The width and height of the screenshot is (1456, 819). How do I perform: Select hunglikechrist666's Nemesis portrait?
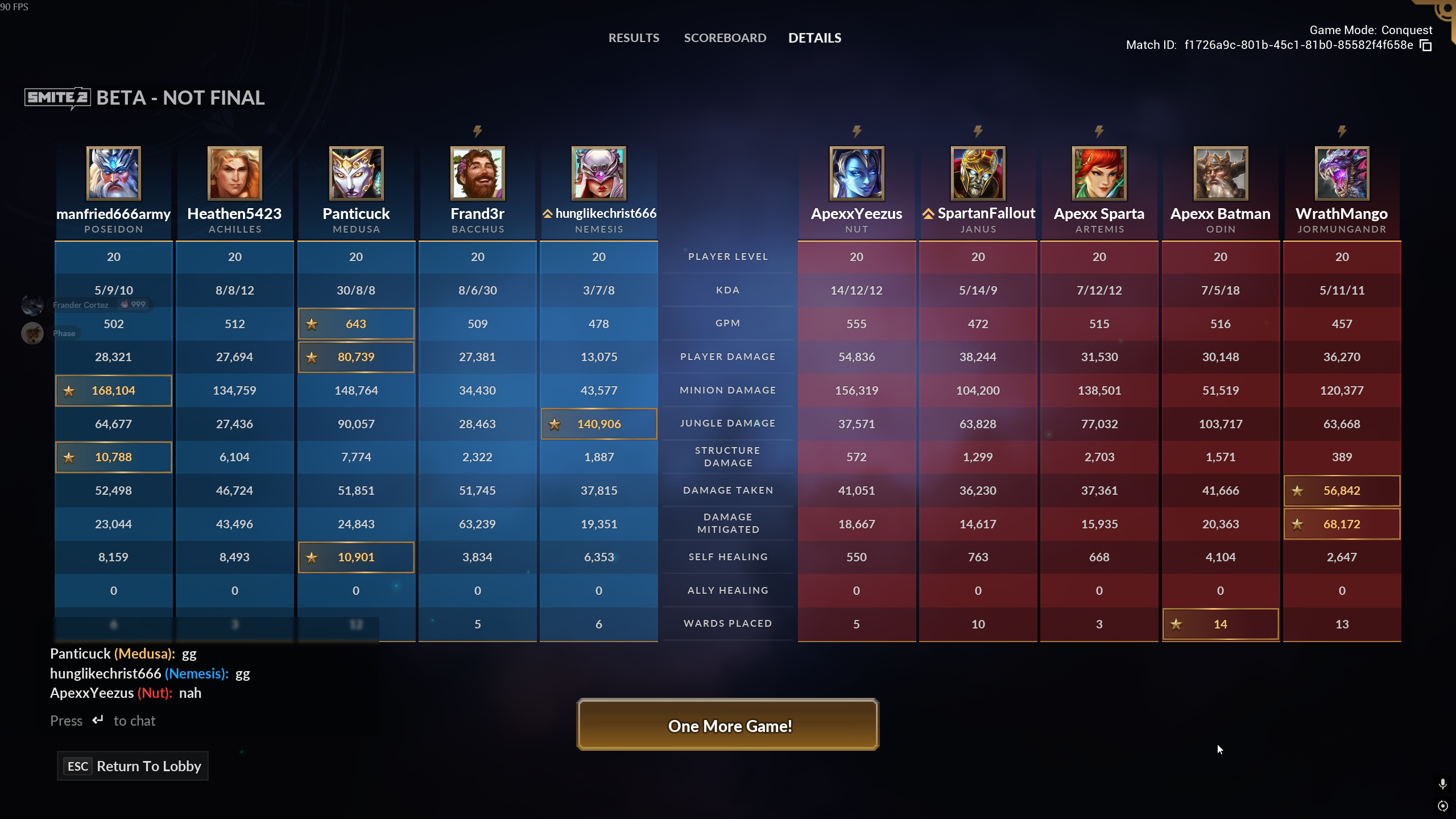(x=598, y=173)
